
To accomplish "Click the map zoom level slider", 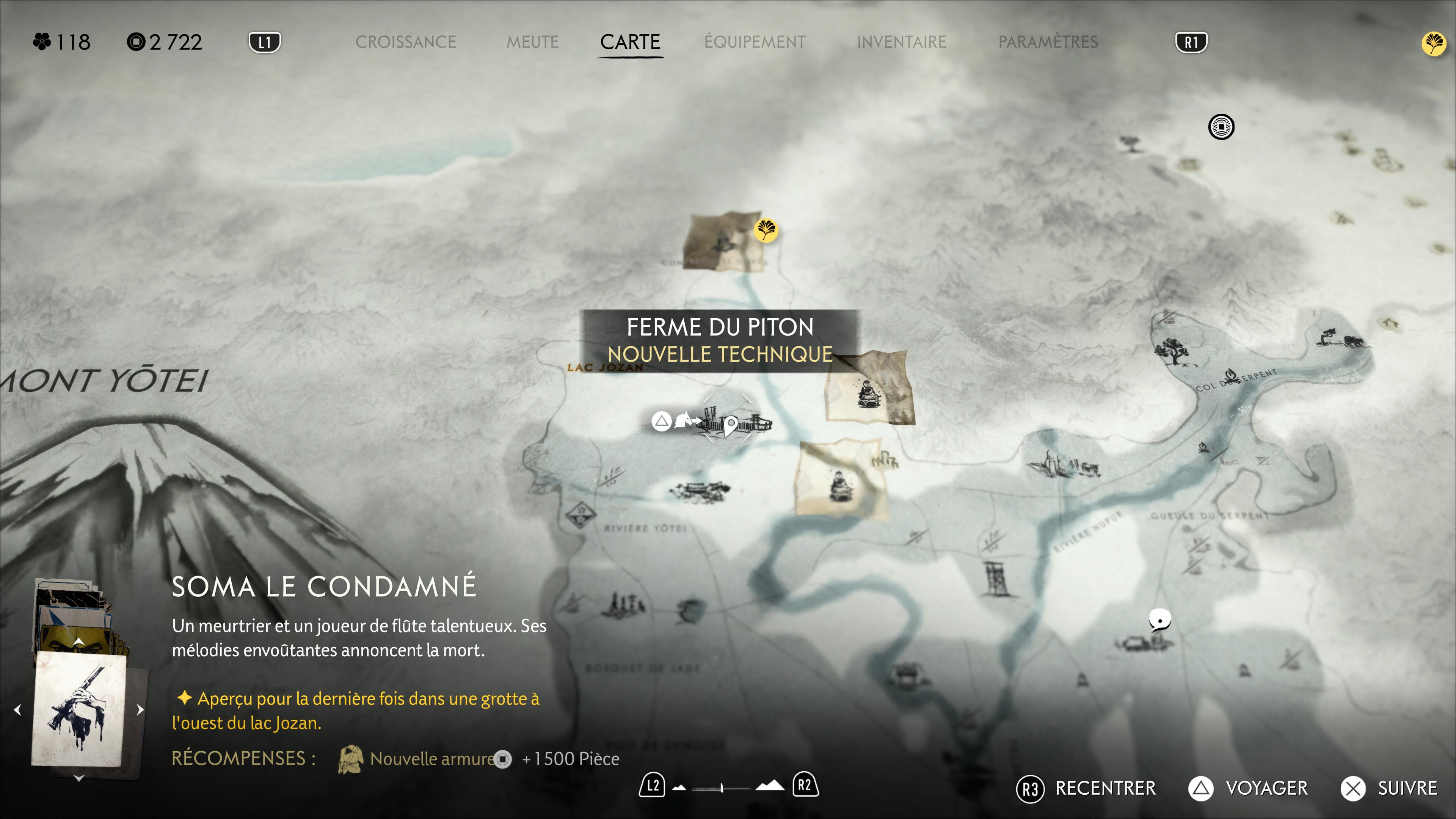I will coord(722,788).
